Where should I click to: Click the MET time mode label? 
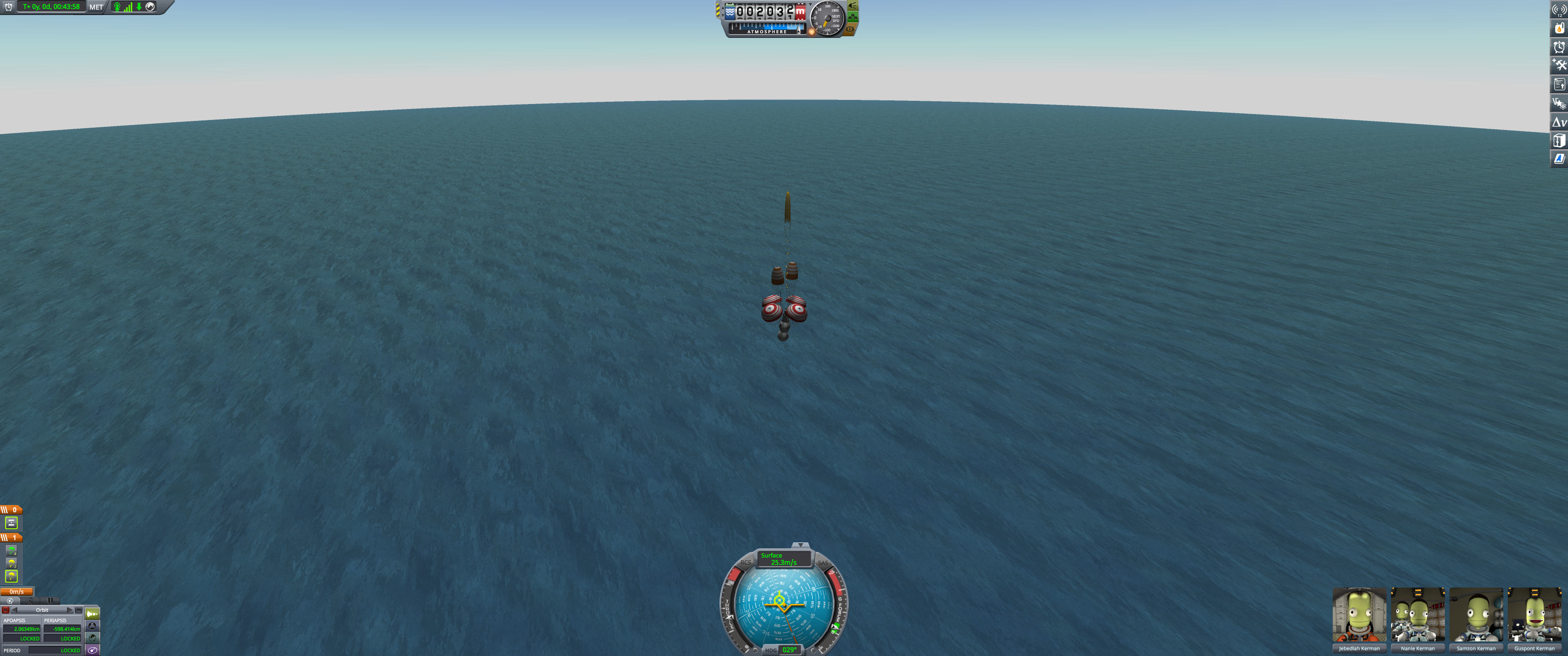tap(96, 7)
